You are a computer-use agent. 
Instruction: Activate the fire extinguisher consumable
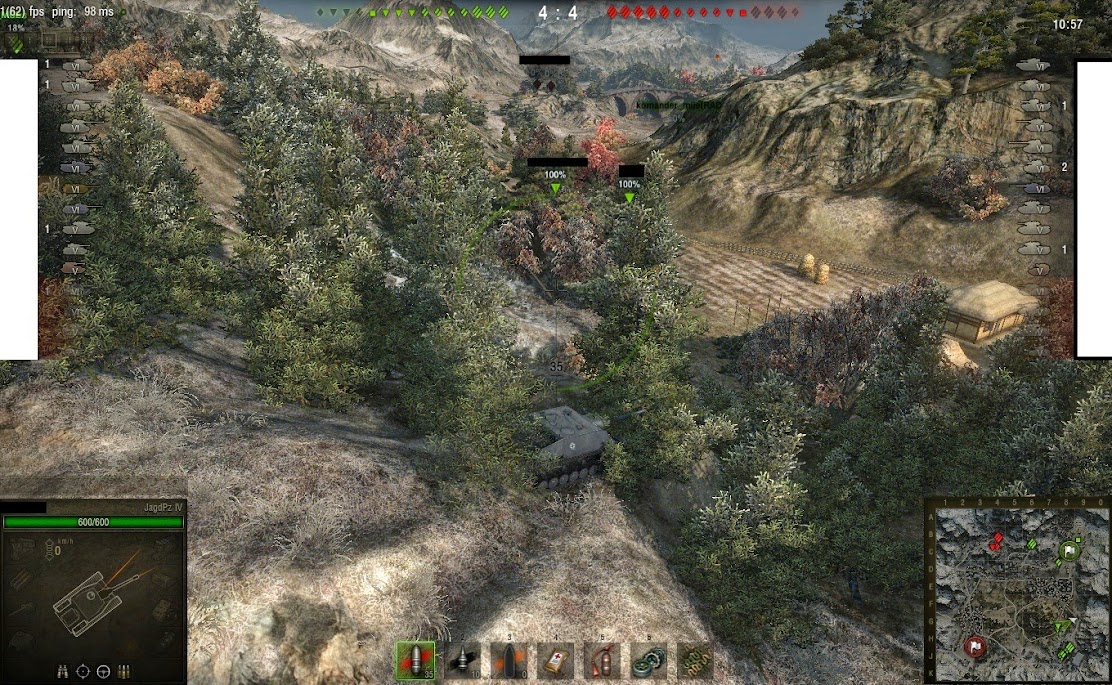coord(602,661)
